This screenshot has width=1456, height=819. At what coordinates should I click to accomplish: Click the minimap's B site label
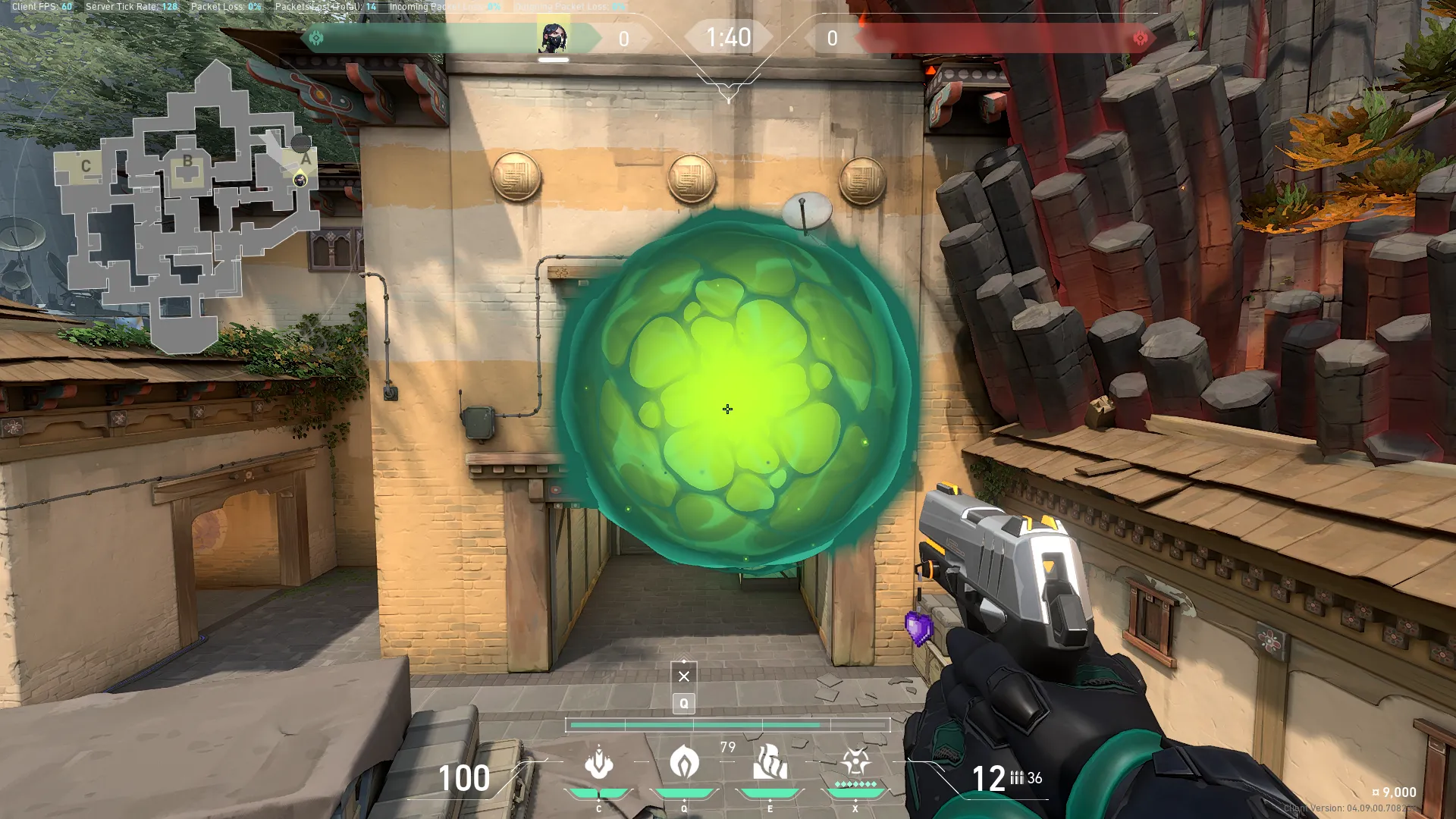[187, 162]
